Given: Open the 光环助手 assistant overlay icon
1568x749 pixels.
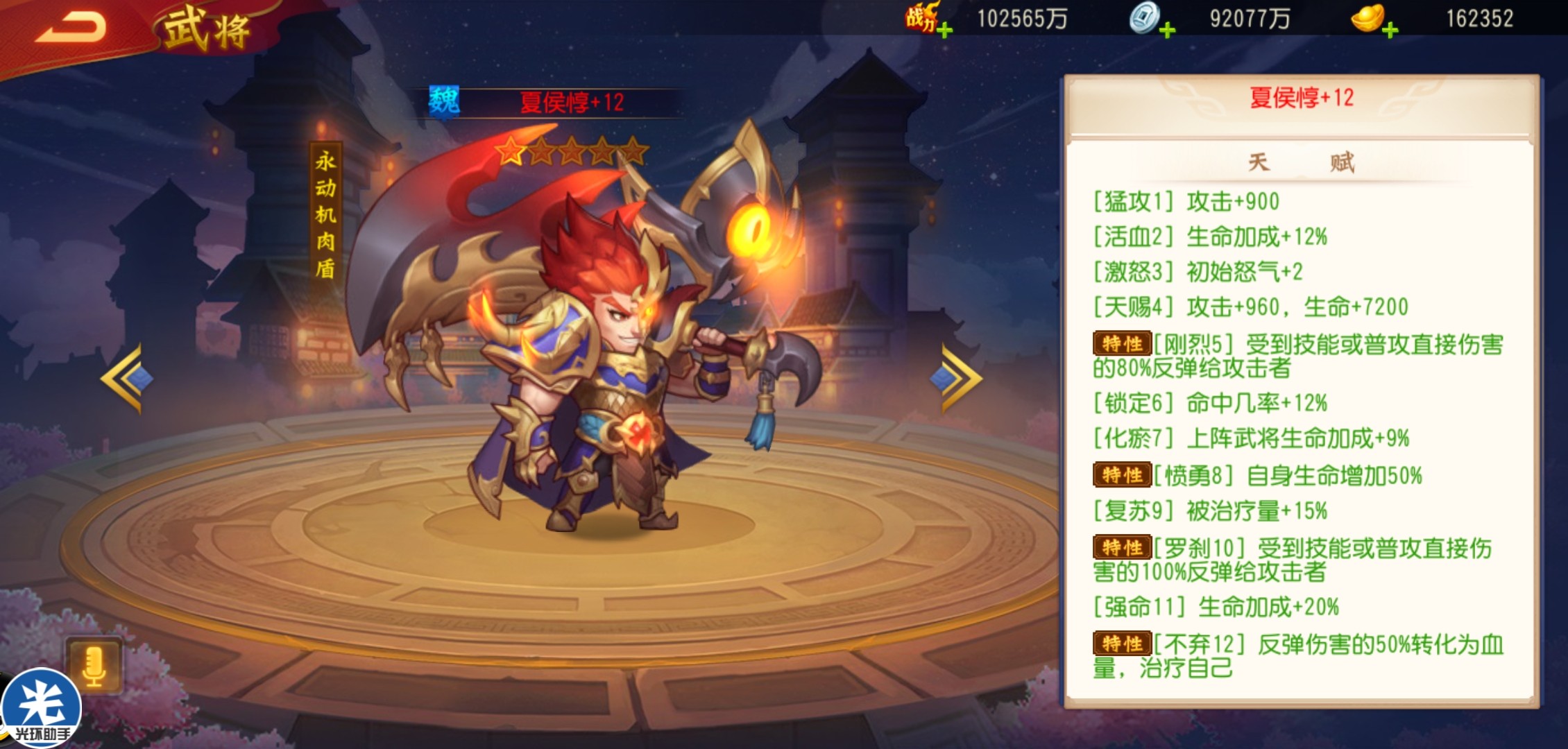Looking at the screenshot, I should (42, 709).
